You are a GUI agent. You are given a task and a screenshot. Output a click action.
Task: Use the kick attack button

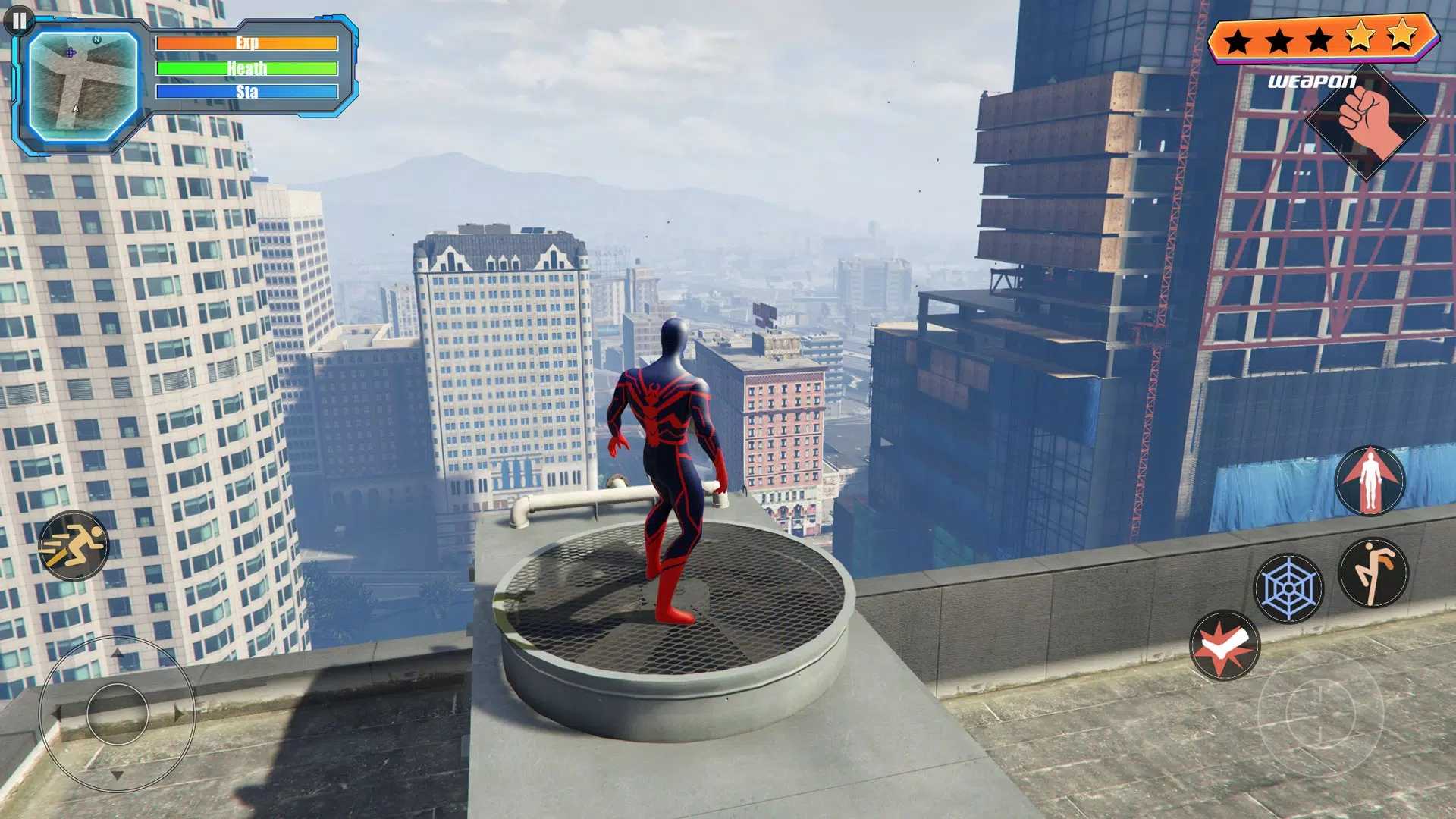tap(1373, 573)
